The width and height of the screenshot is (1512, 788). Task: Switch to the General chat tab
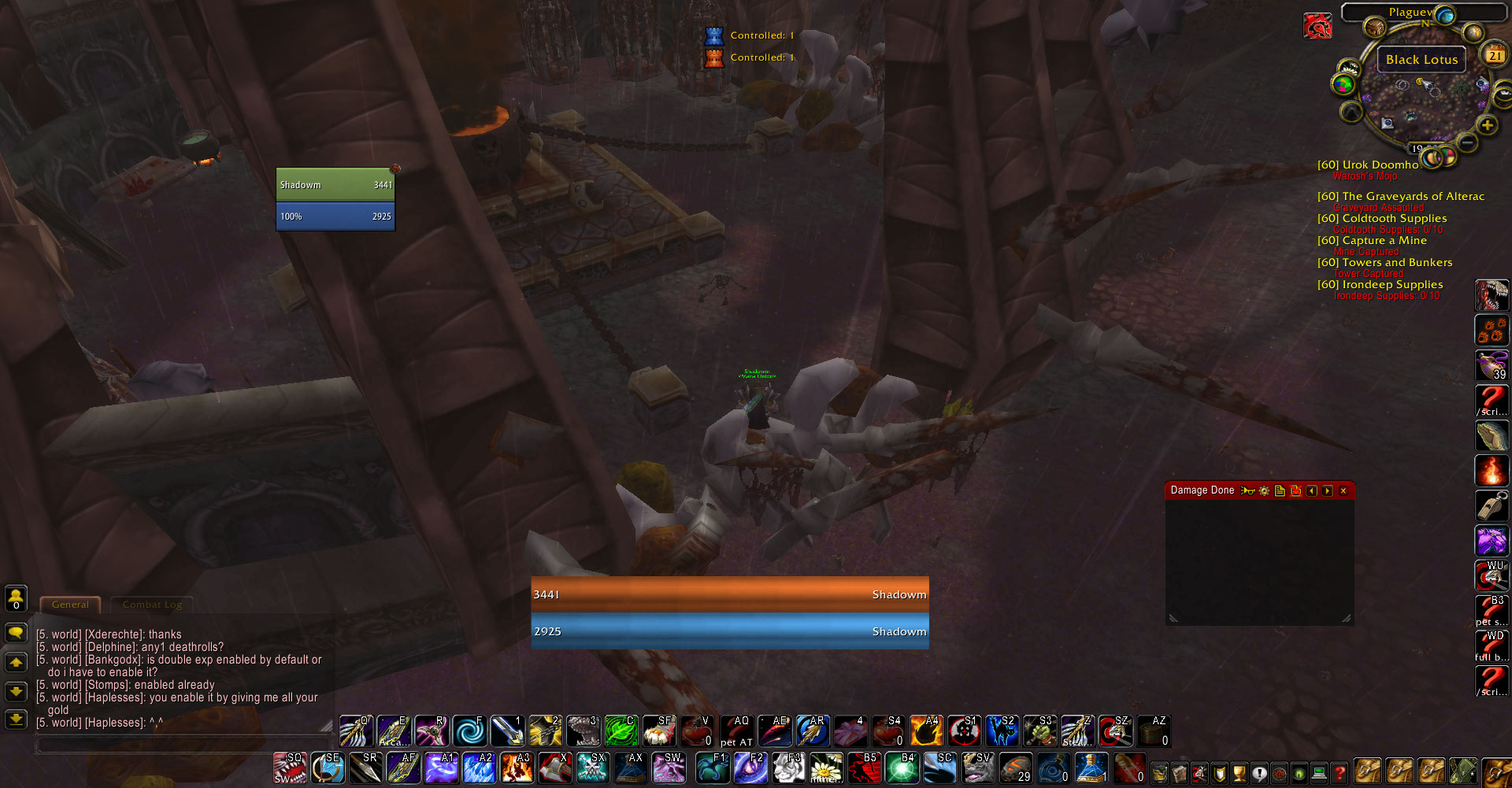70,605
